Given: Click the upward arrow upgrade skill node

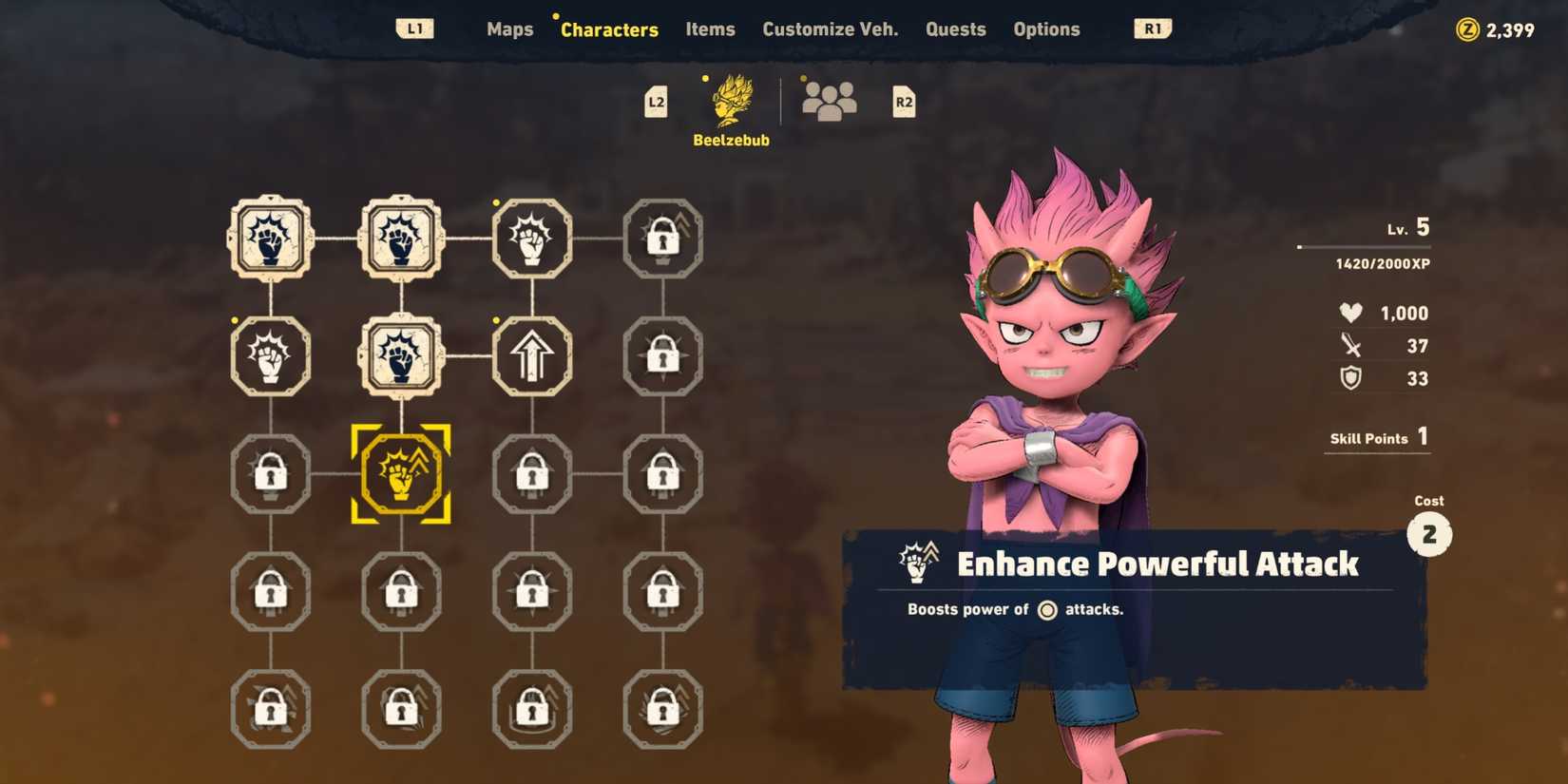Looking at the screenshot, I should pyautogui.click(x=533, y=356).
